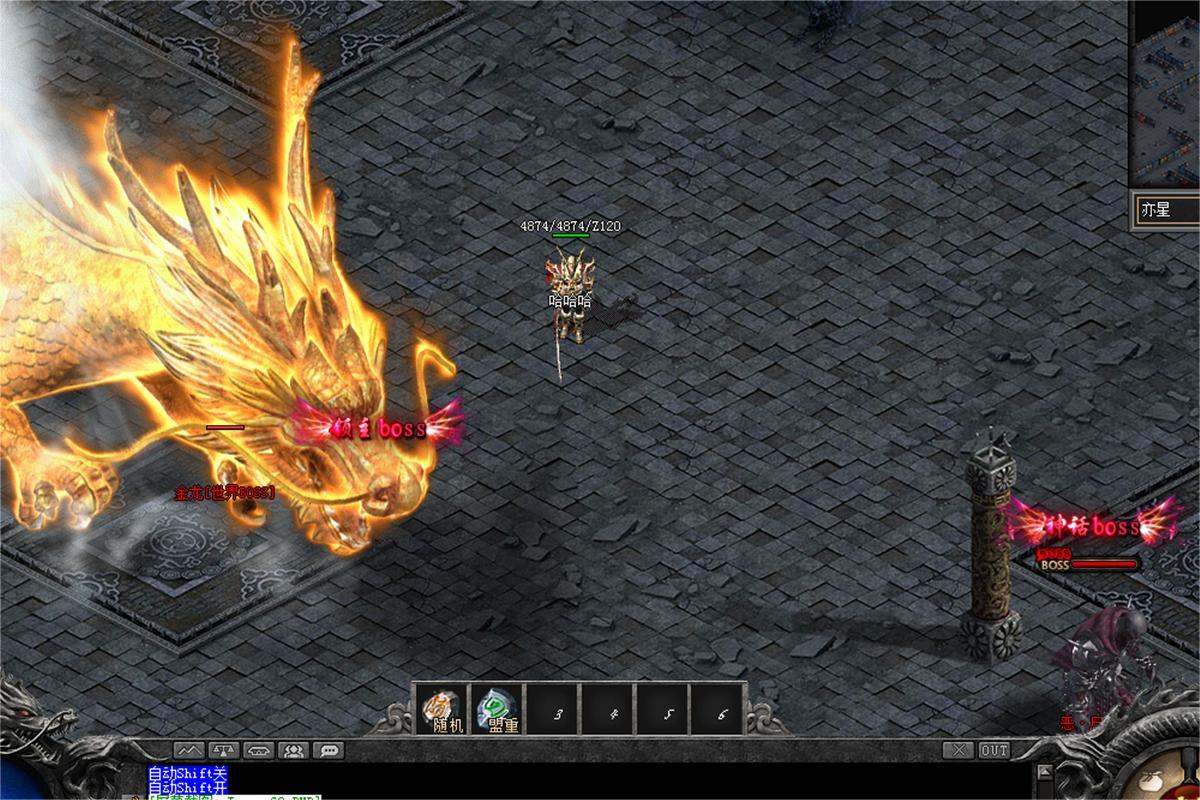Use the 随机 random teleport item in hotbar

click(x=442, y=710)
